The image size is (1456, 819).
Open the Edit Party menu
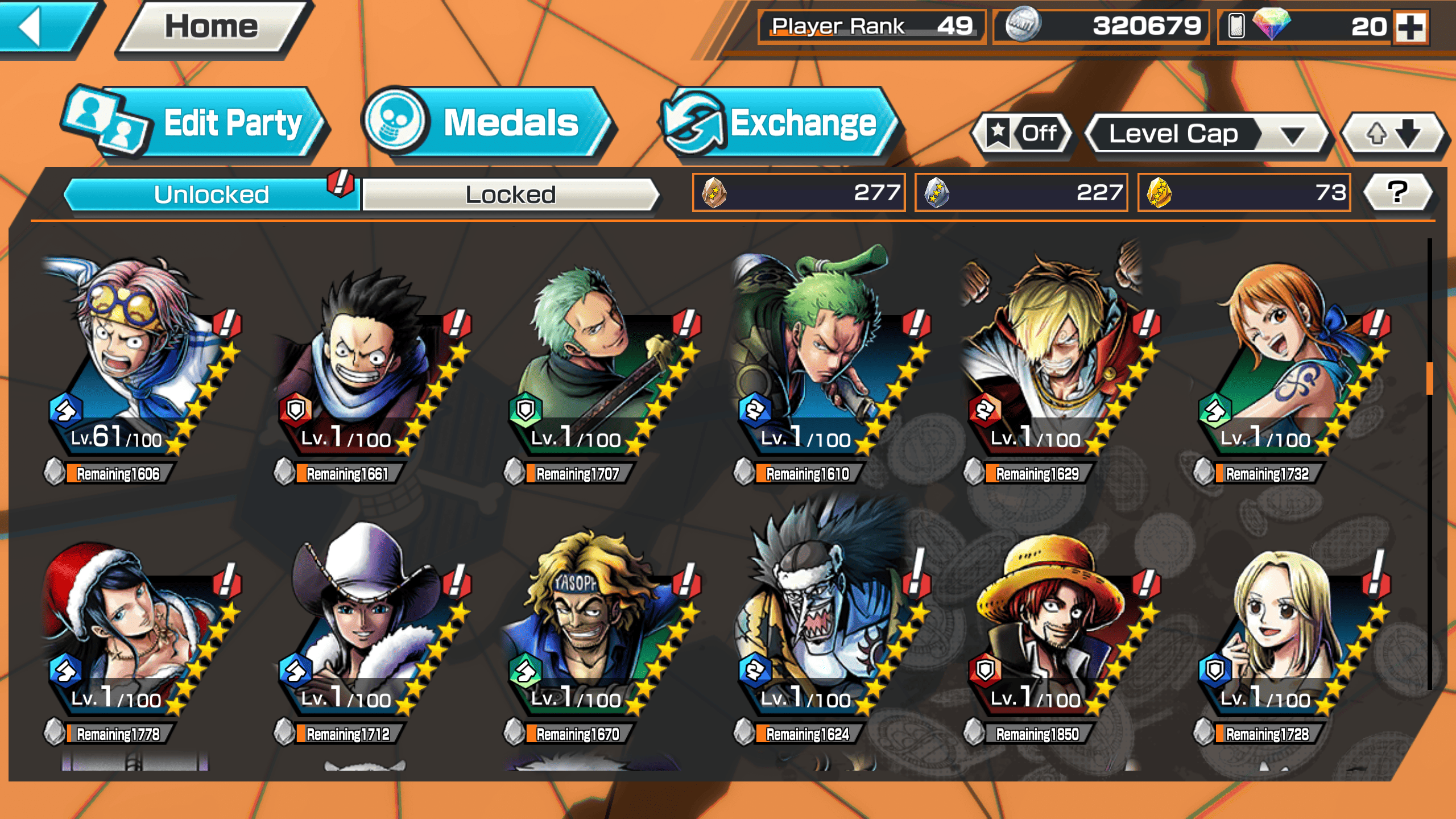(x=193, y=123)
